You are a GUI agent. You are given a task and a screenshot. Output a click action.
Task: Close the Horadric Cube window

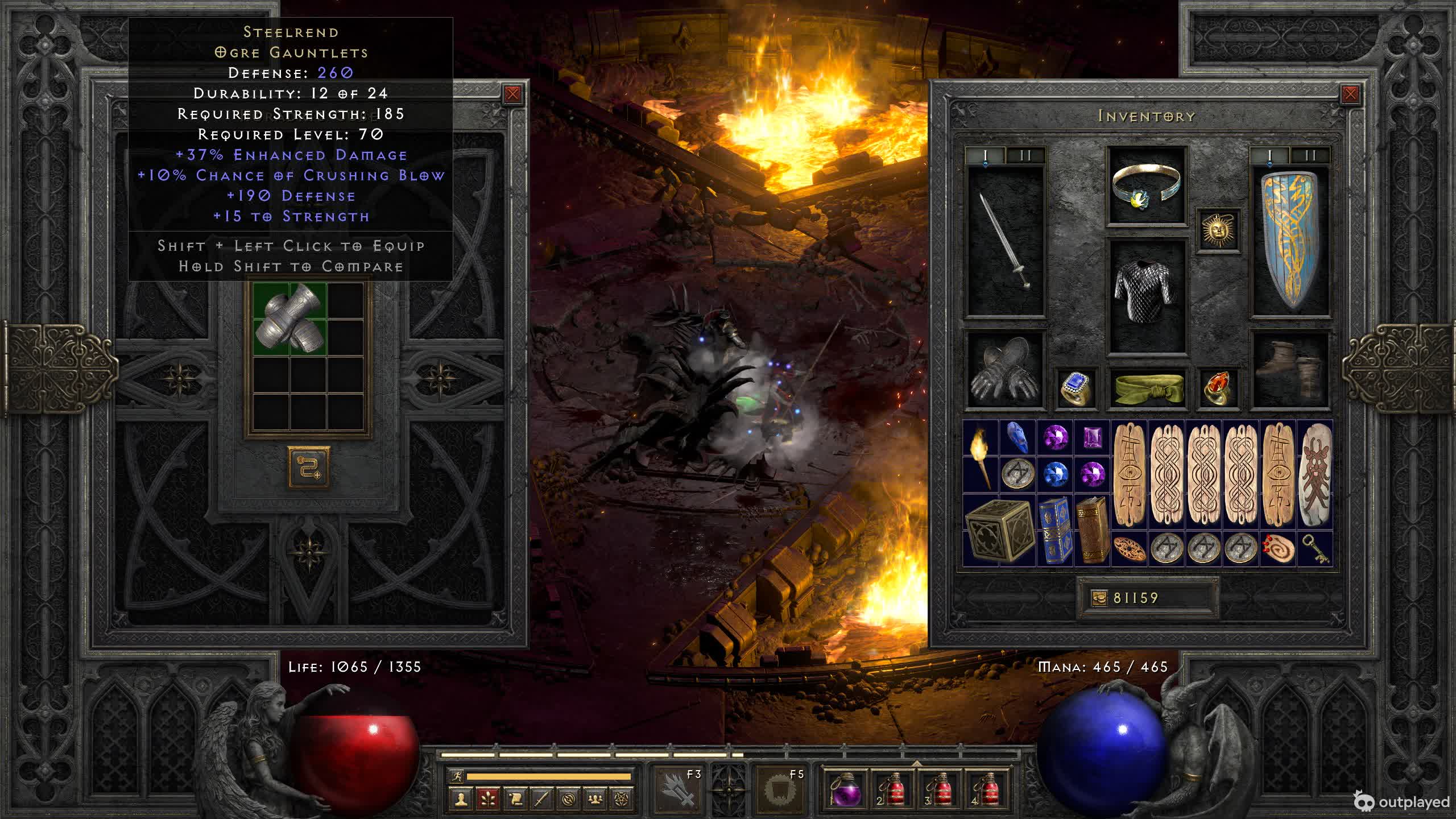click(512, 94)
